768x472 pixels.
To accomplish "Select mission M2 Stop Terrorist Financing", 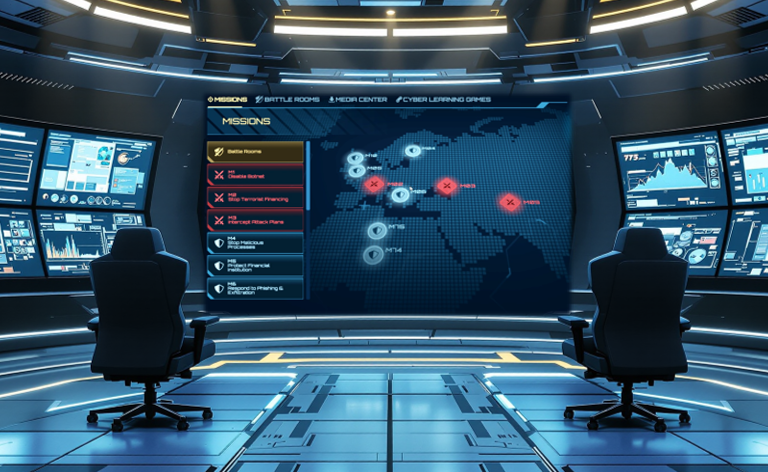I will point(254,198).
